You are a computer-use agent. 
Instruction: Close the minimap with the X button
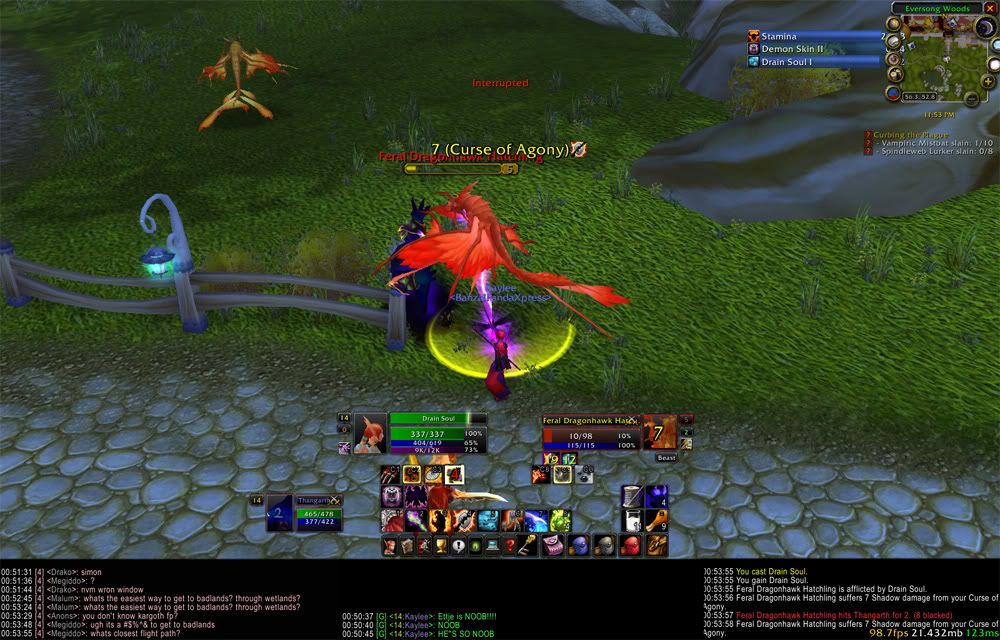(x=990, y=8)
